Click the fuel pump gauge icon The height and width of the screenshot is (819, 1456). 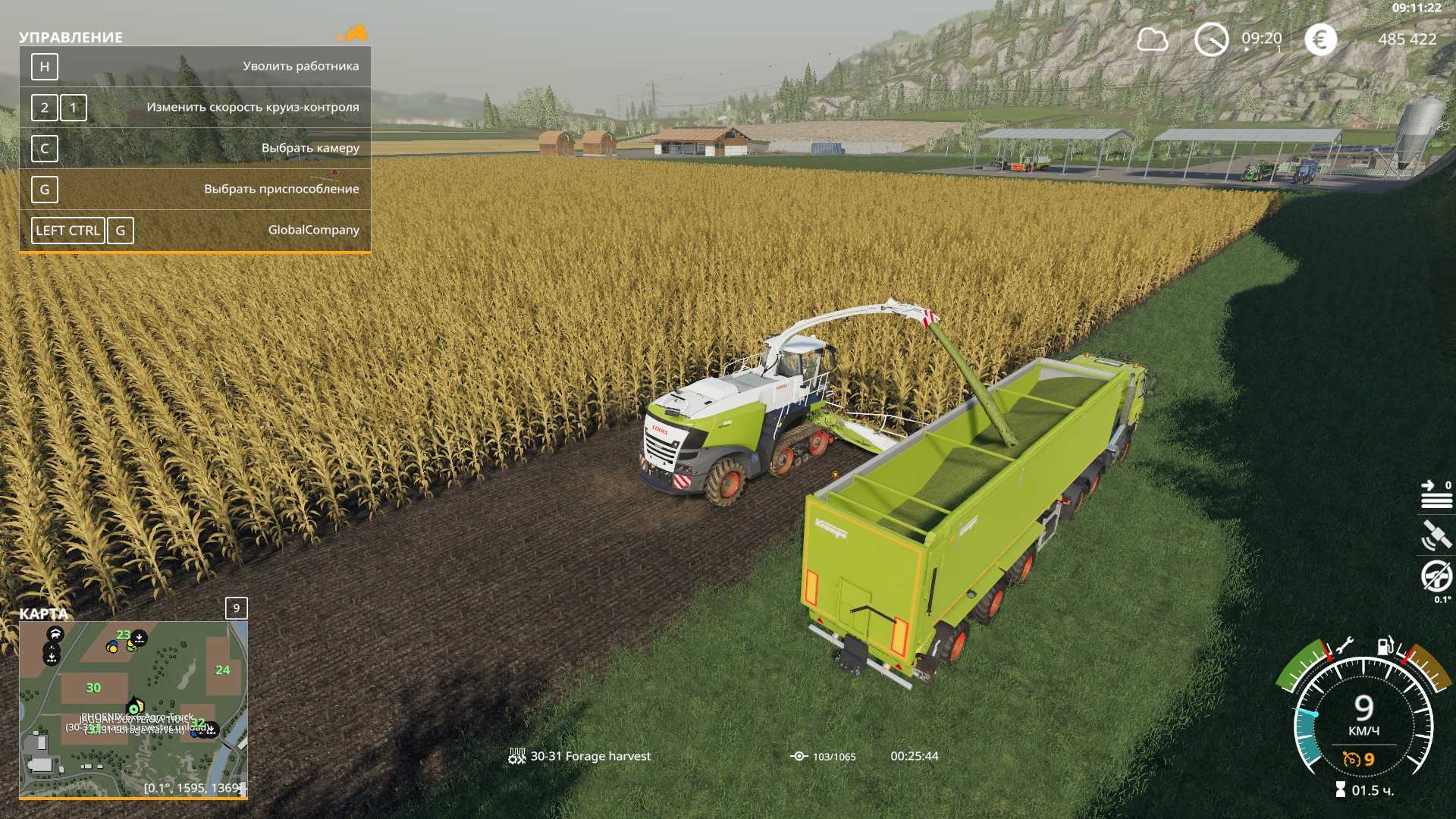coord(1385,645)
